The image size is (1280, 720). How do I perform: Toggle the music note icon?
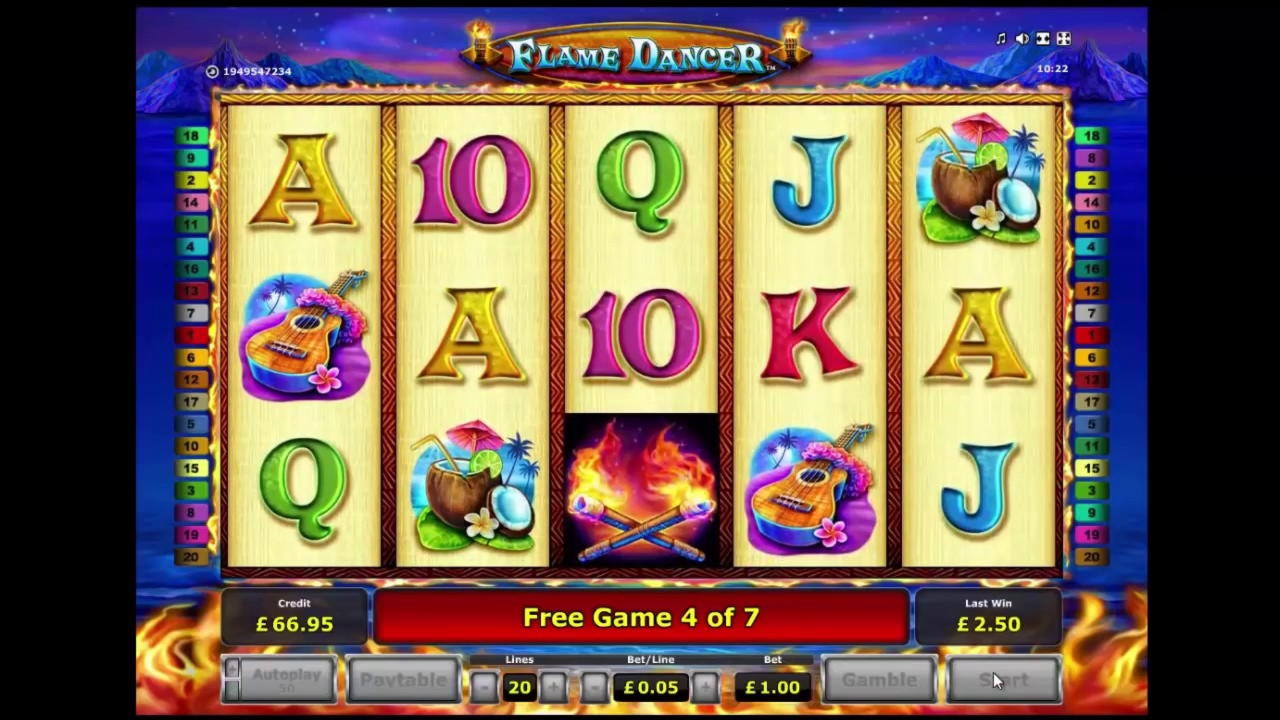coord(1001,39)
